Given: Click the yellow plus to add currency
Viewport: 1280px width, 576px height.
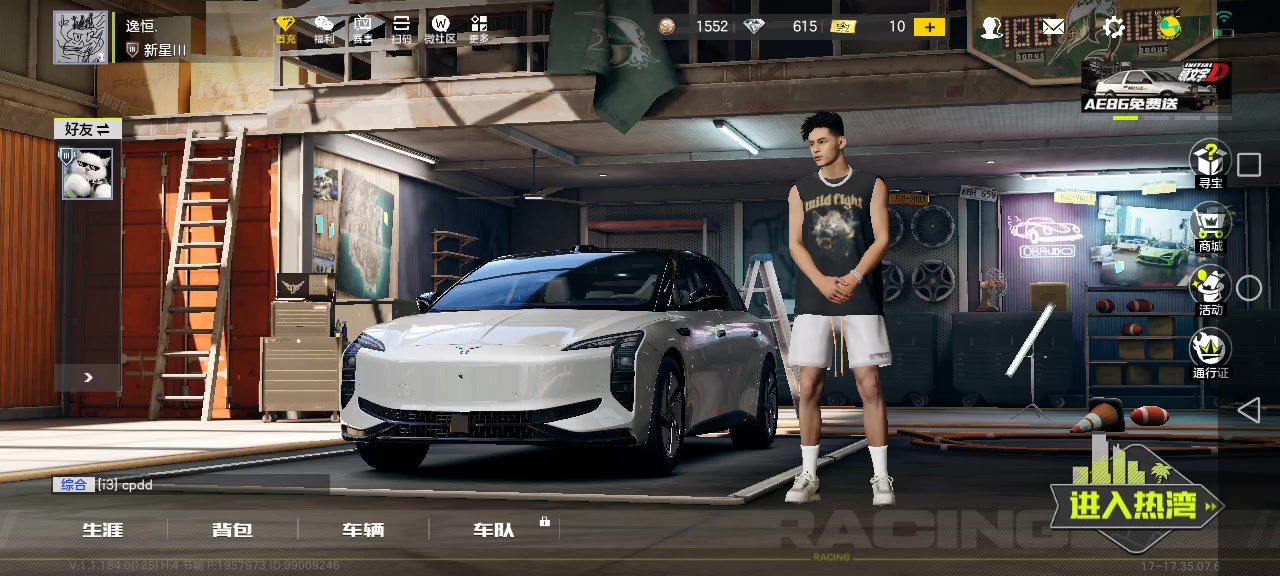Looking at the screenshot, I should click(x=929, y=27).
